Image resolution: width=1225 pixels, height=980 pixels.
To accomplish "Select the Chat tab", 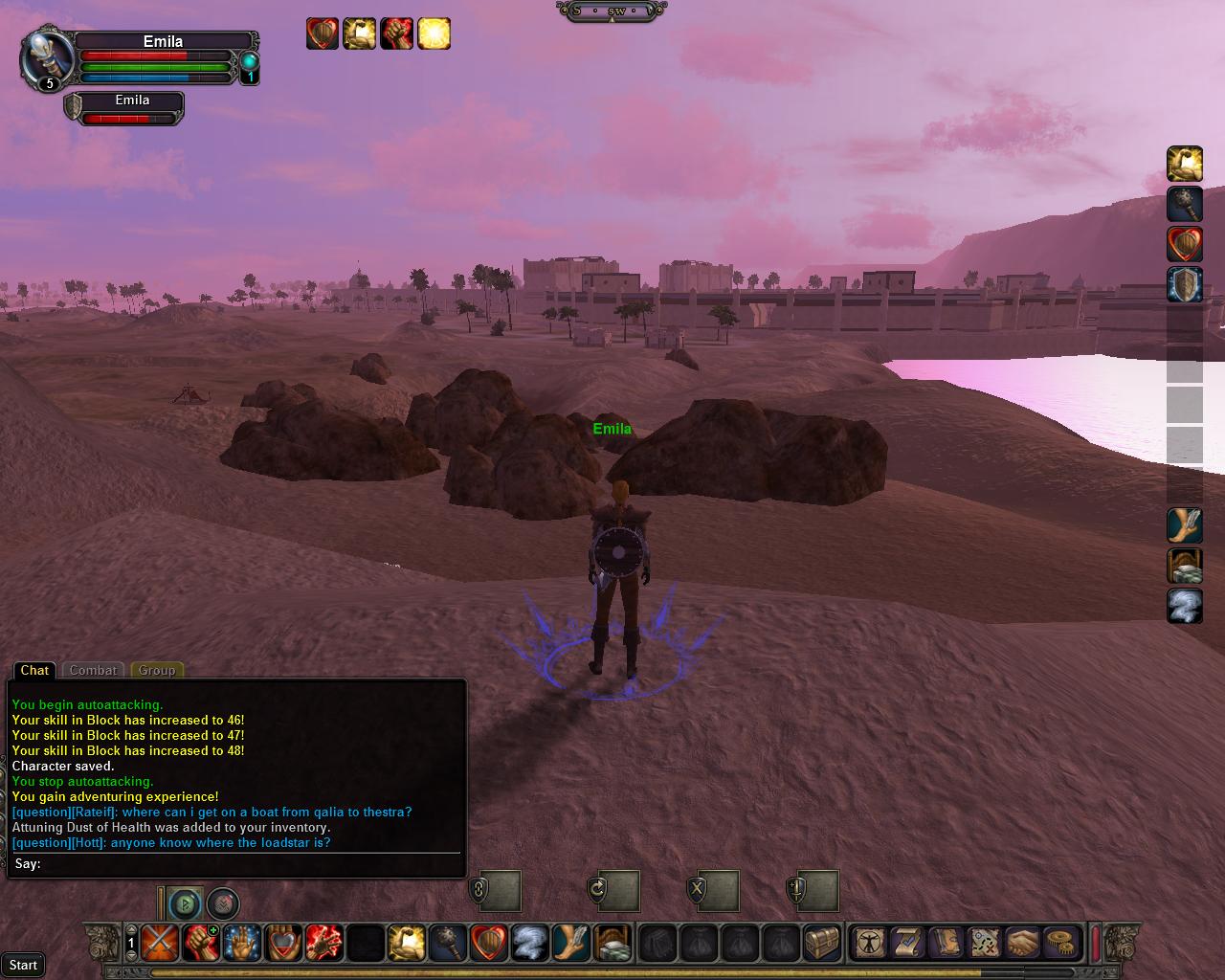I will coord(34,670).
